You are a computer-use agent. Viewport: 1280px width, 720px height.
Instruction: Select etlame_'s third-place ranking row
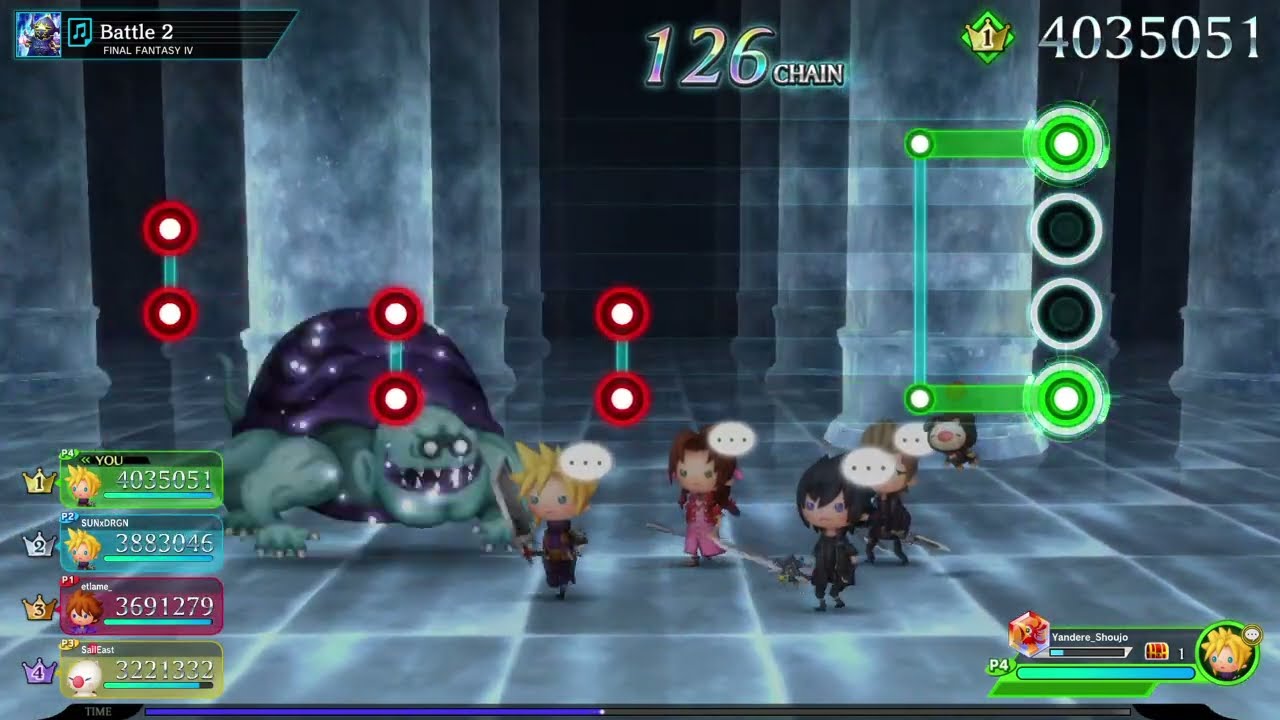pyautogui.click(x=141, y=606)
